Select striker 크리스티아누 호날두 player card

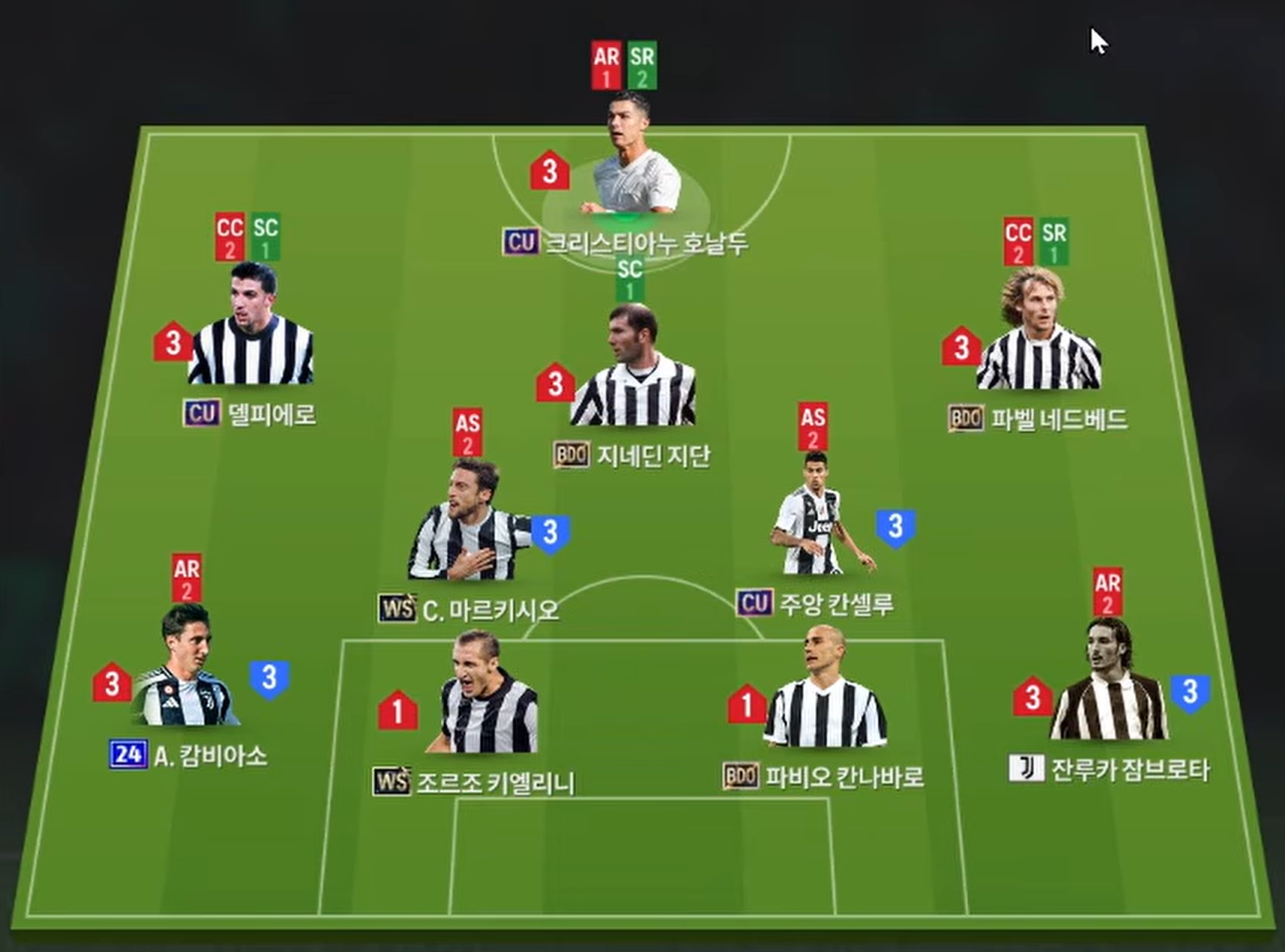[x=636, y=165]
